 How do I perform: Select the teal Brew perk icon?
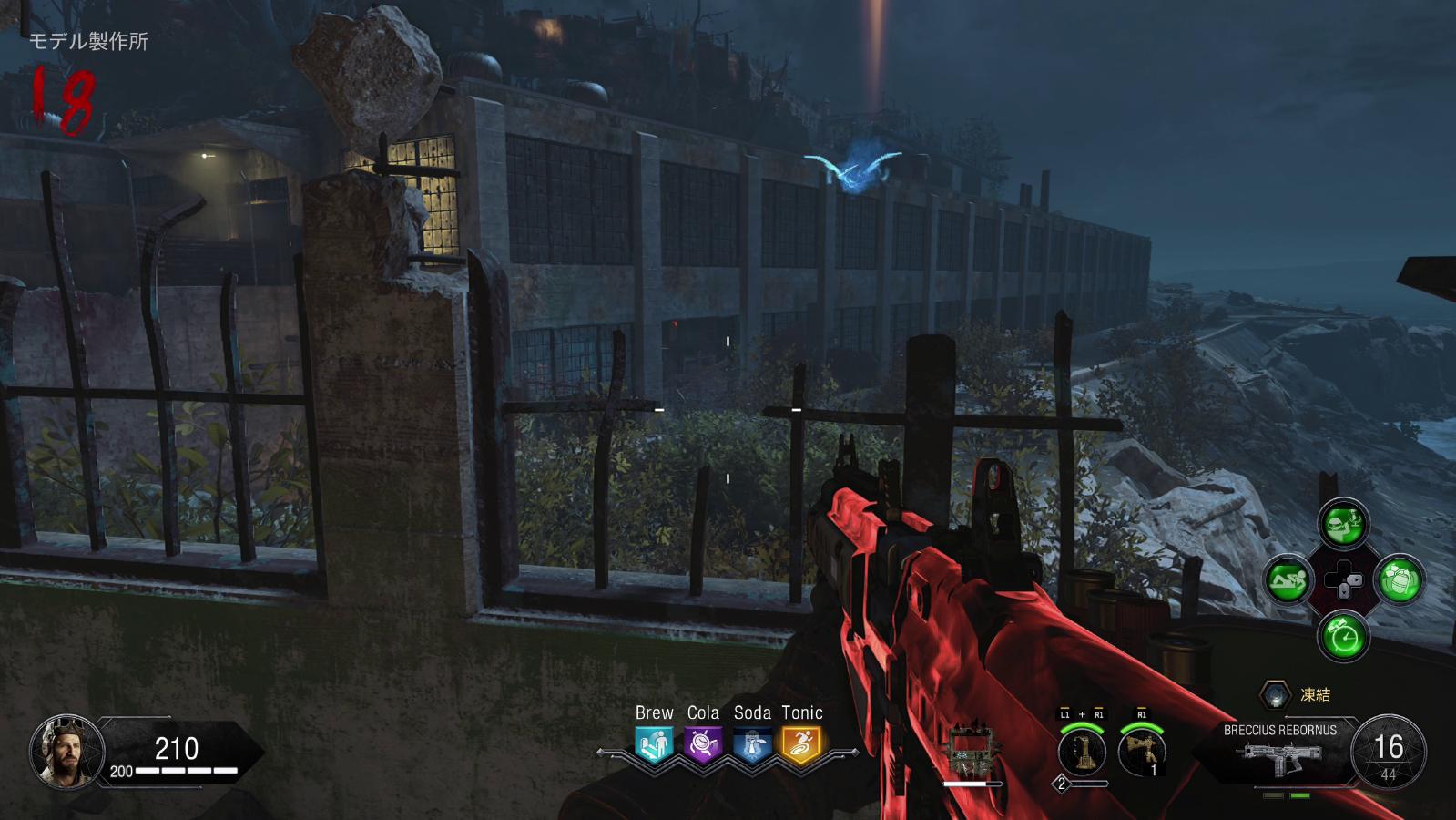(654, 744)
